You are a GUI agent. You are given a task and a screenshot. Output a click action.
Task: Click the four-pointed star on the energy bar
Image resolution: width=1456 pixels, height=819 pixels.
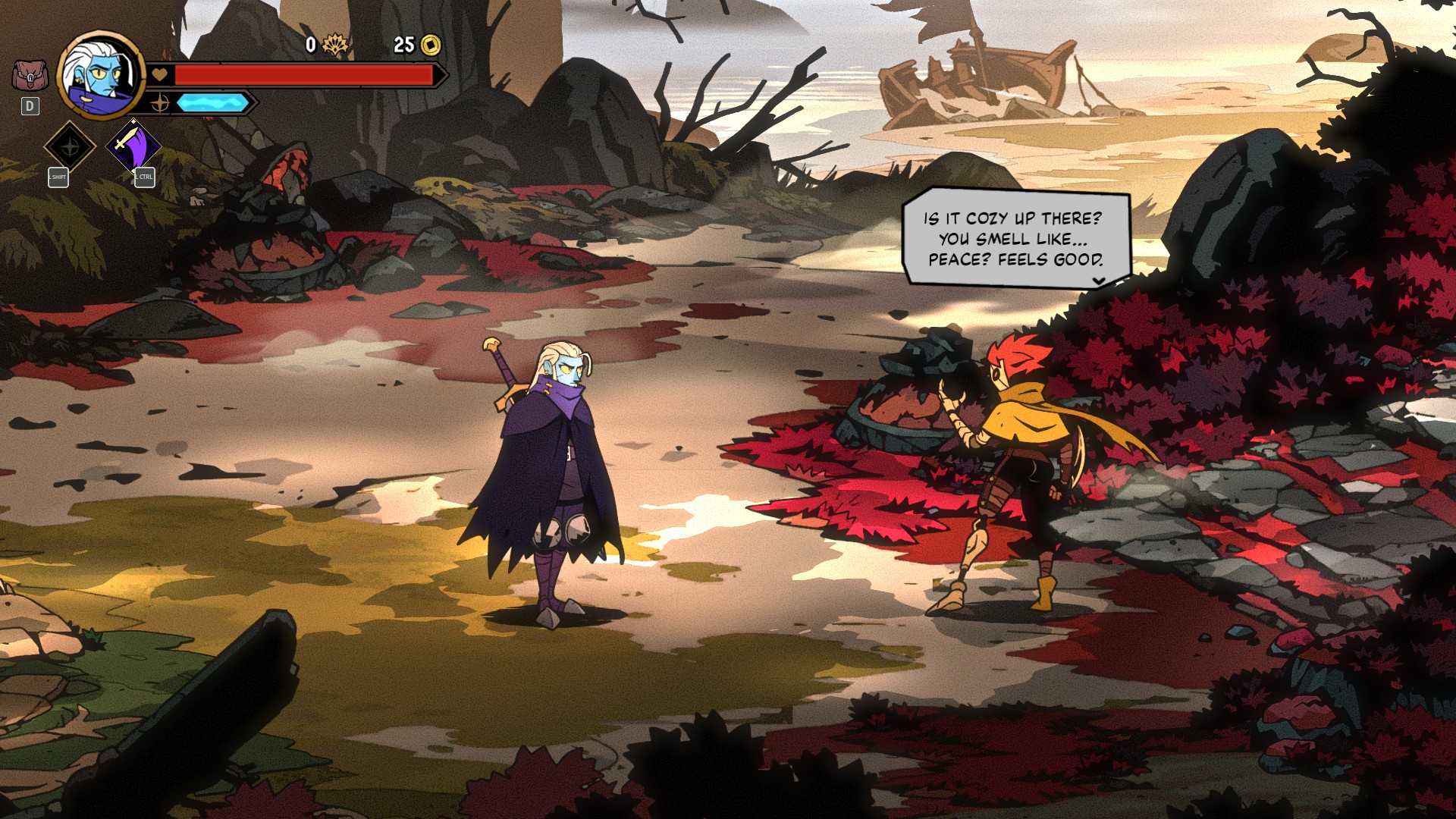coord(160,104)
